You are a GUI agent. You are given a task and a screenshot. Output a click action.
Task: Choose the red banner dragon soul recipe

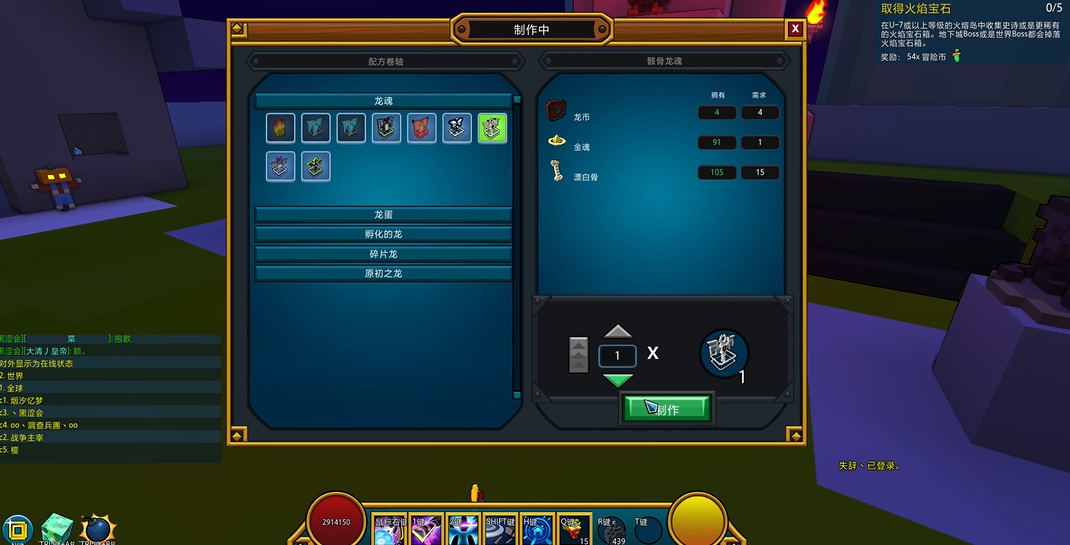(x=422, y=128)
